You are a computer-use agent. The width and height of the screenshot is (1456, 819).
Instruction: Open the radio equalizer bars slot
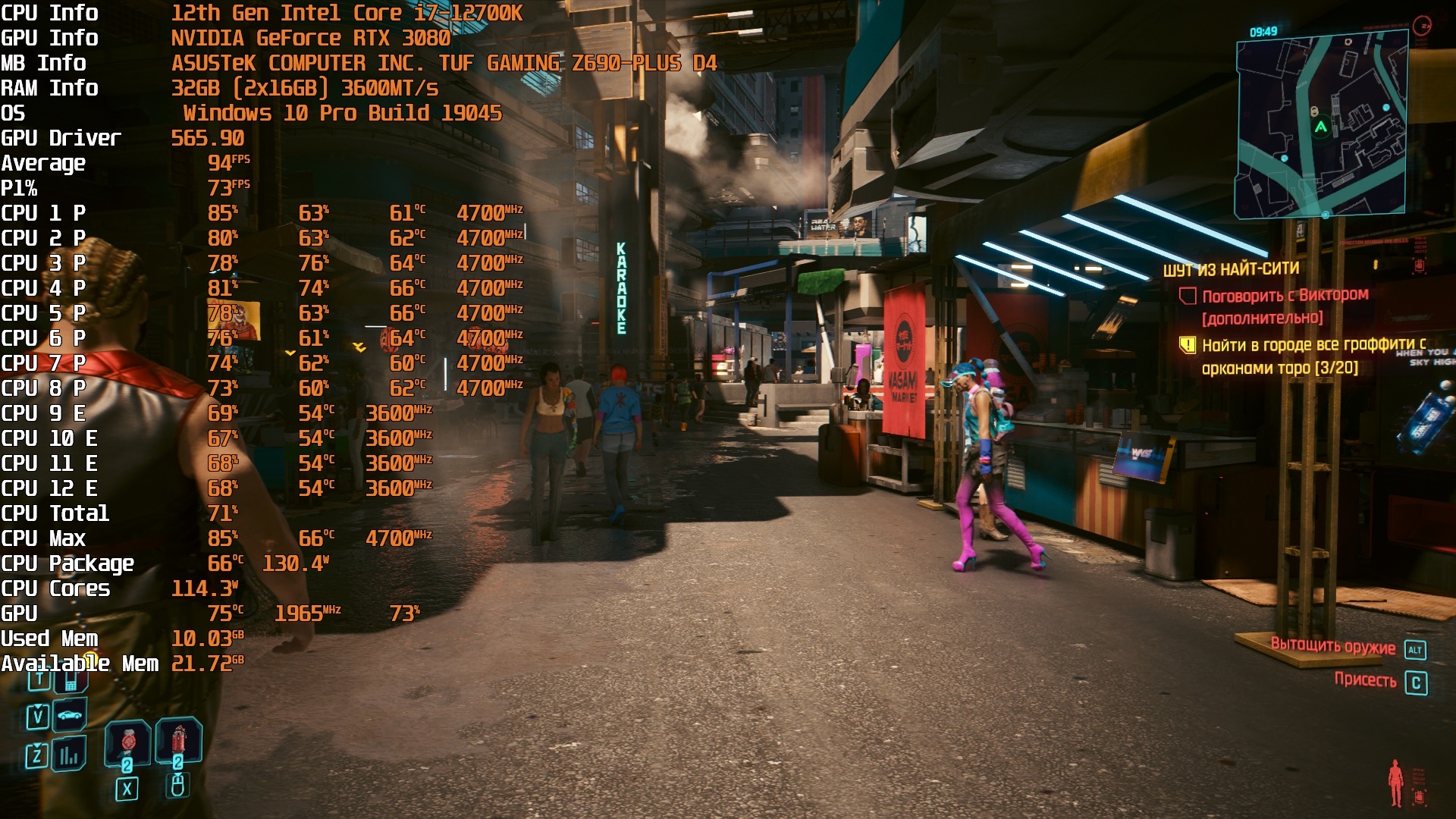click(x=69, y=754)
